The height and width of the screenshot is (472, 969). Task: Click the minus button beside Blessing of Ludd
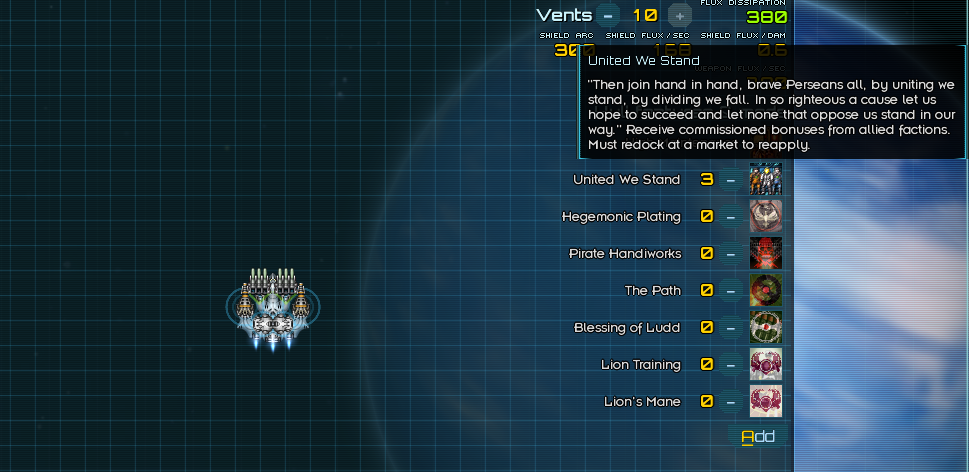point(731,328)
